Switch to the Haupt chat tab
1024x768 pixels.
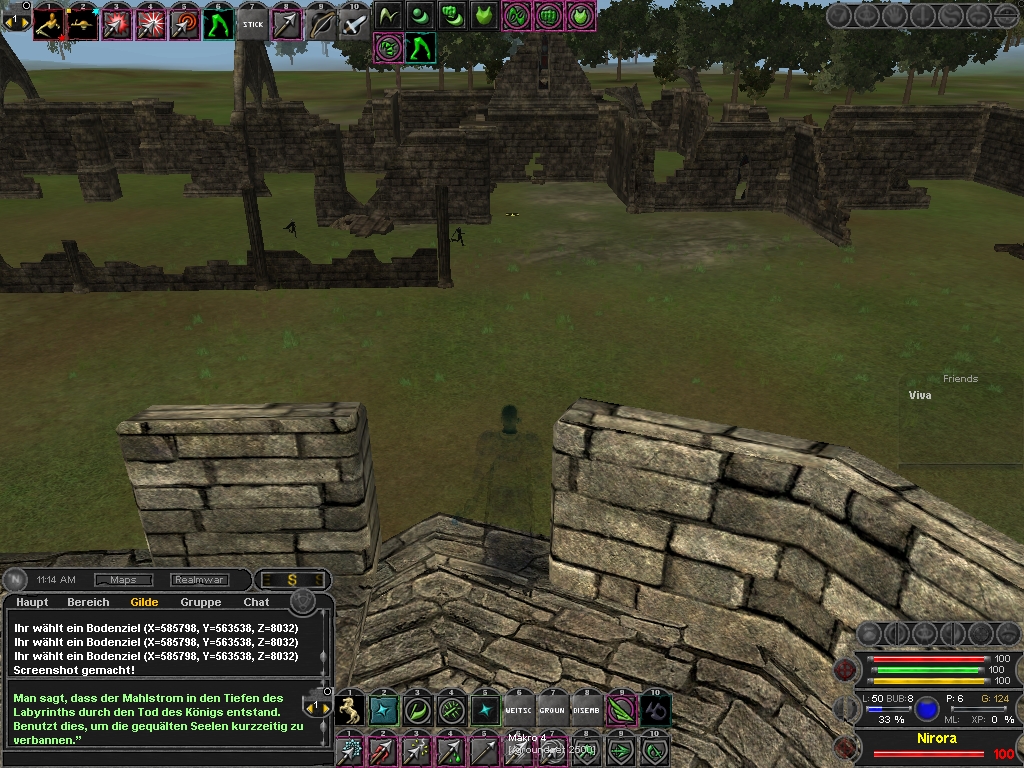tap(32, 602)
